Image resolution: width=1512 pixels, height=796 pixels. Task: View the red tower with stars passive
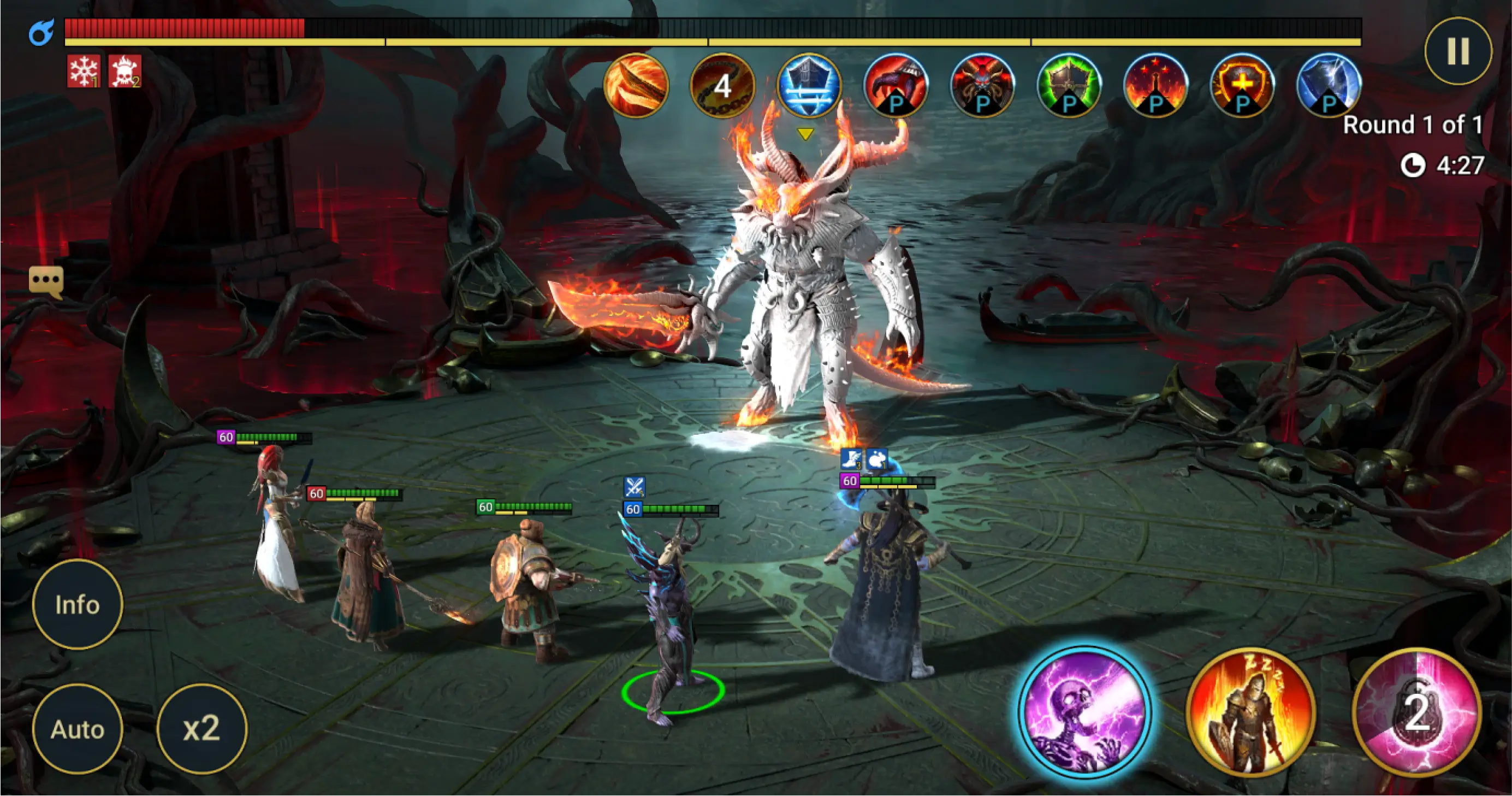click(1155, 86)
